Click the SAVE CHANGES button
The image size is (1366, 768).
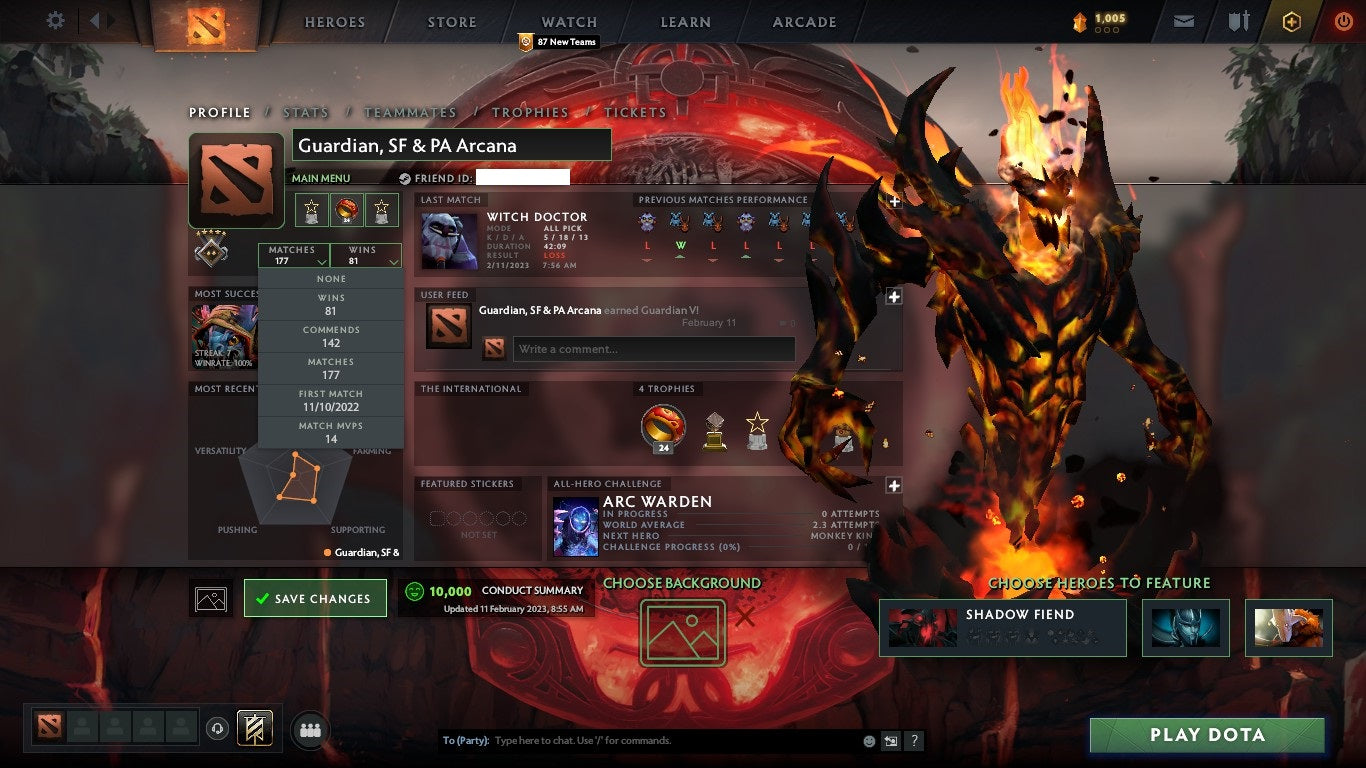click(315, 597)
